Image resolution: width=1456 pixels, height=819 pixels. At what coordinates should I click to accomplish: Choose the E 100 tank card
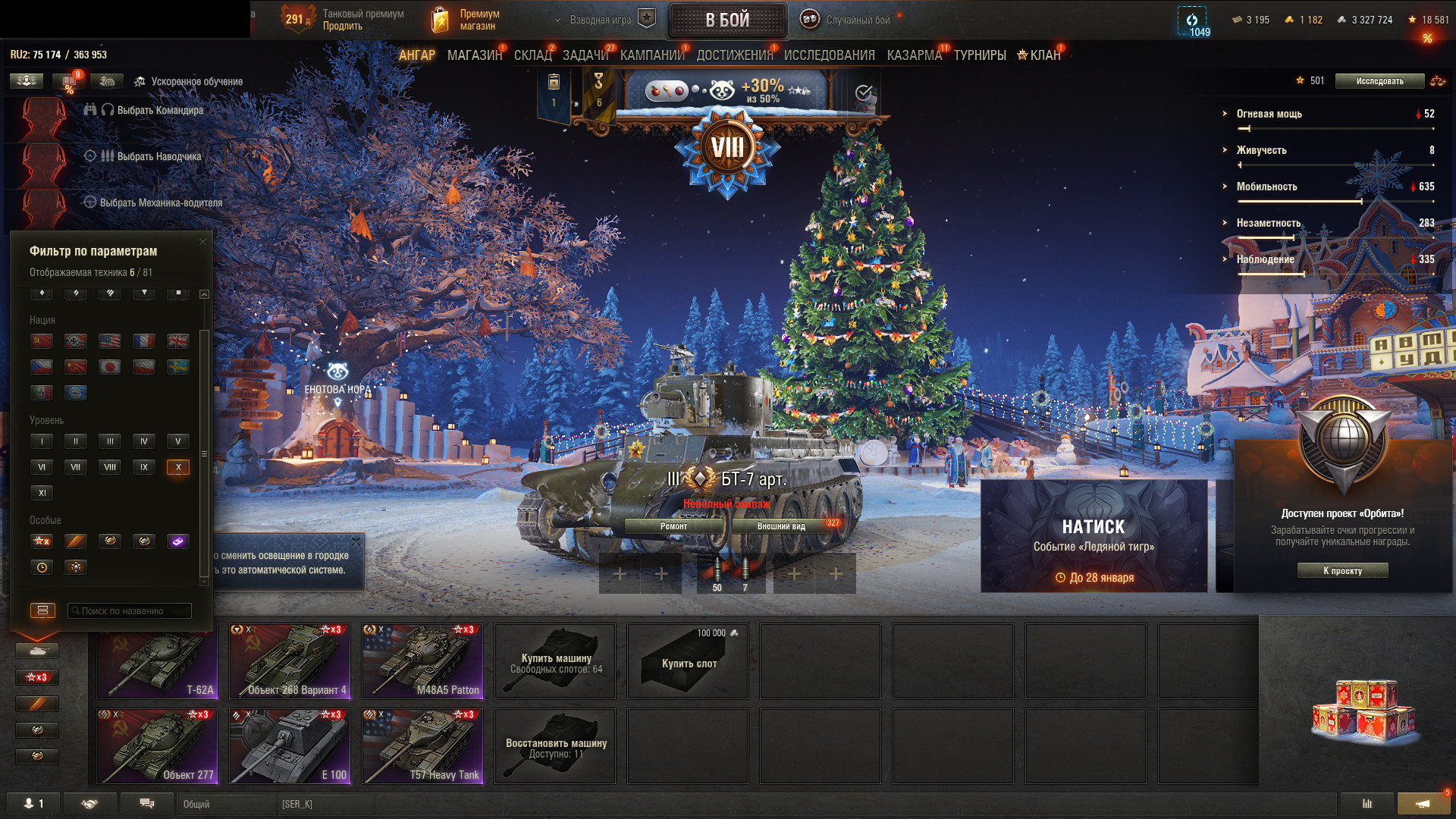(x=290, y=746)
